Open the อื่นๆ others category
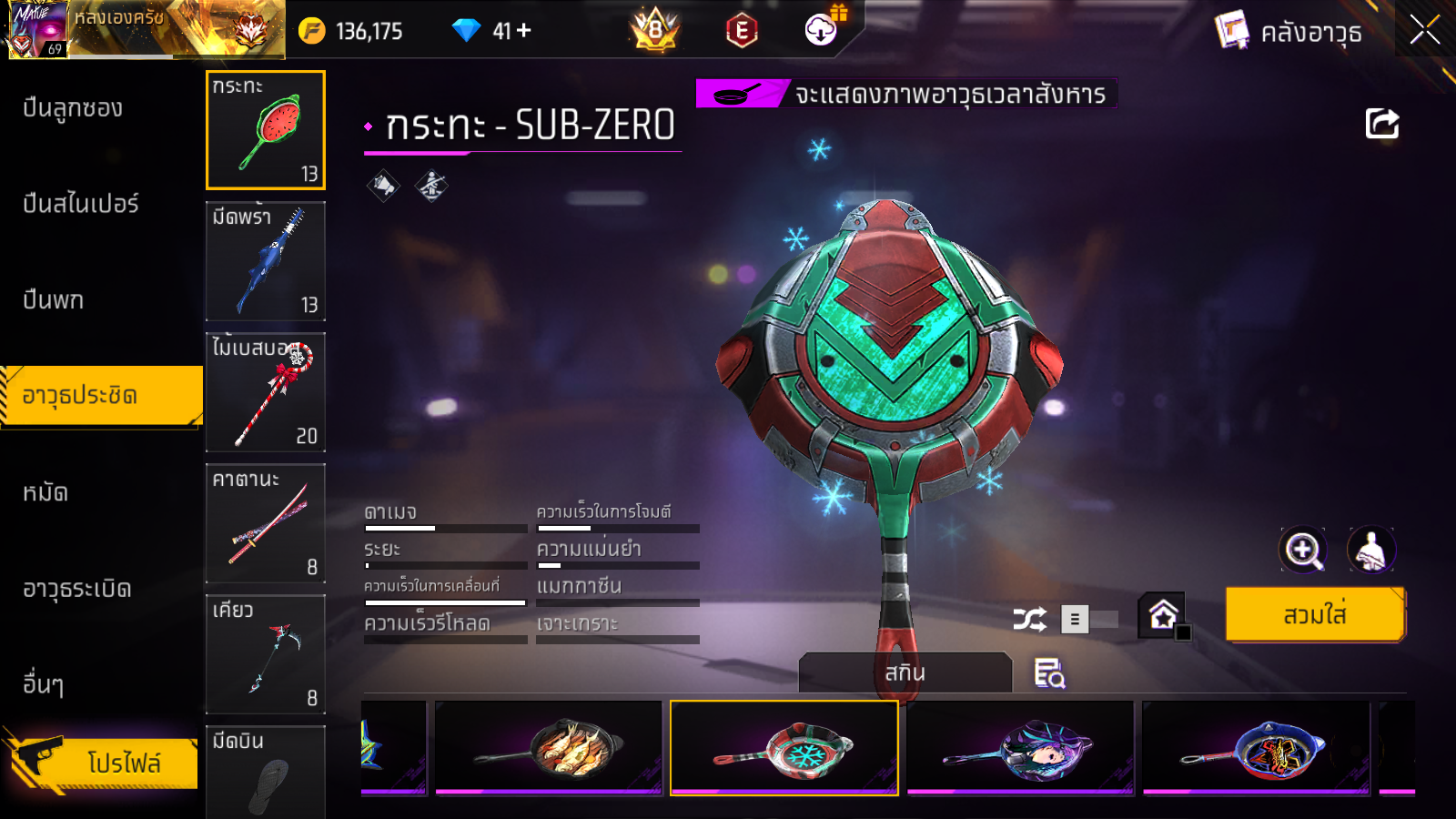This screenshot has width=1456, height=819. [44, 684]
